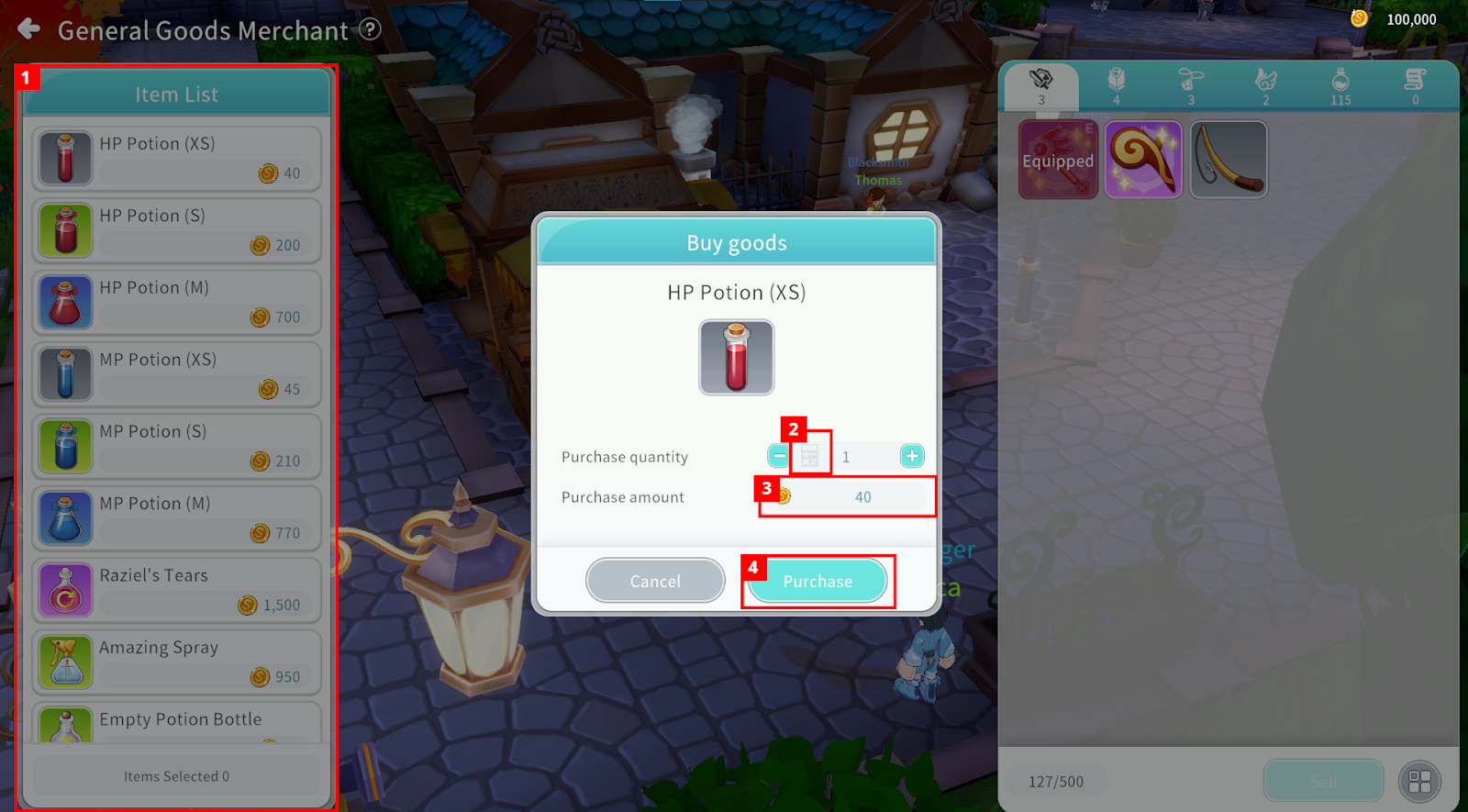Image resolution: width=1468 pixels, height=812 pixels.
Task: Decrease purchase quantity with minus button
Action: pos(779,456)
